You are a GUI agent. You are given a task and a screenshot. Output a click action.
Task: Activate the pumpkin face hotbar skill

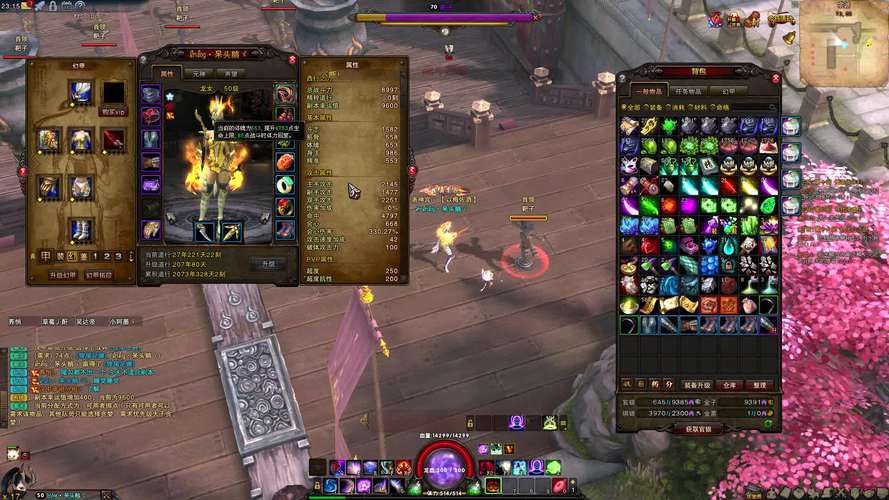[492, 485]
